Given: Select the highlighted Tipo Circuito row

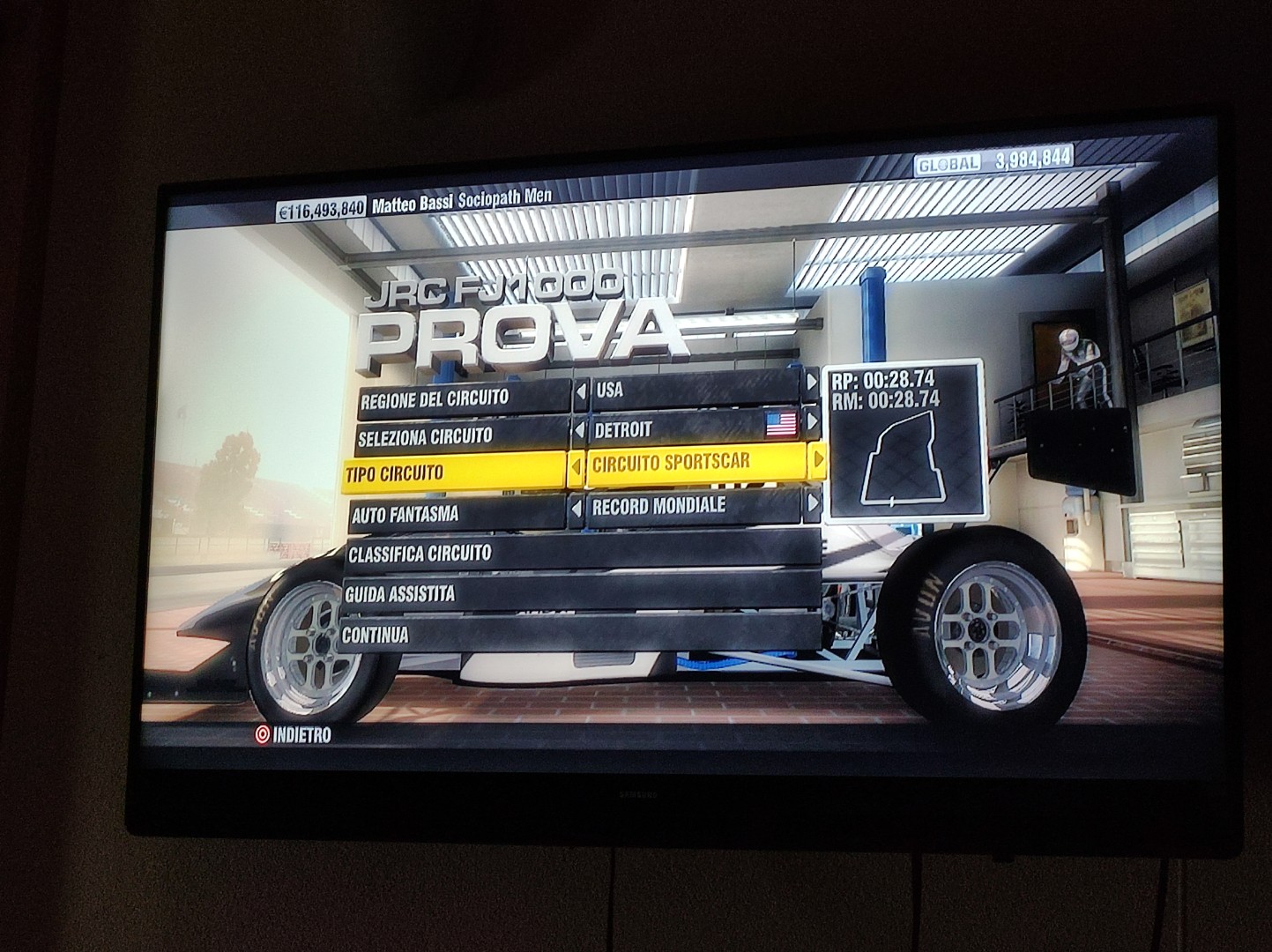Looking at the screenshot, I should (454, 473).
